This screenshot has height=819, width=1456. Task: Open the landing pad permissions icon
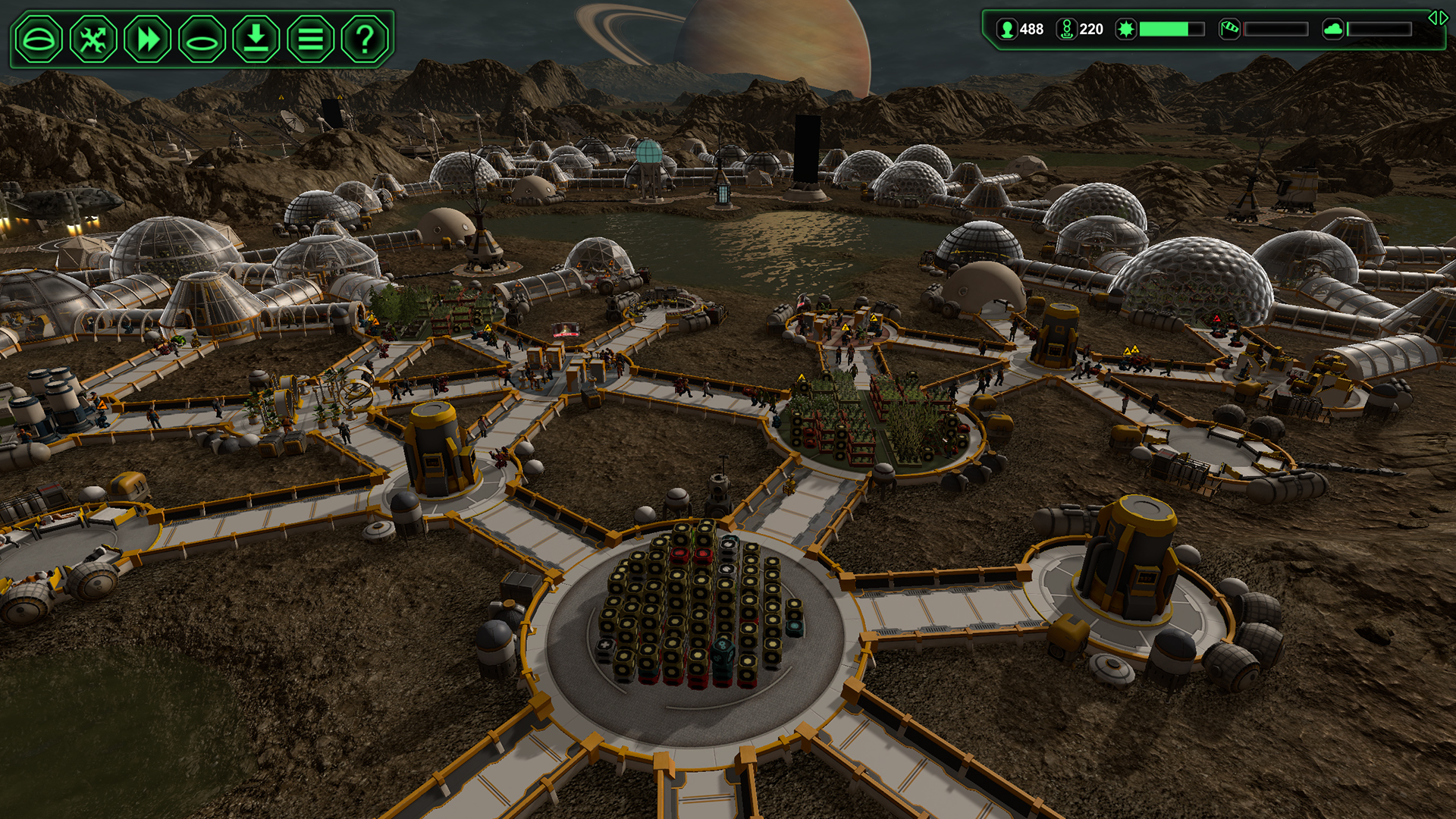coord(201,36)
